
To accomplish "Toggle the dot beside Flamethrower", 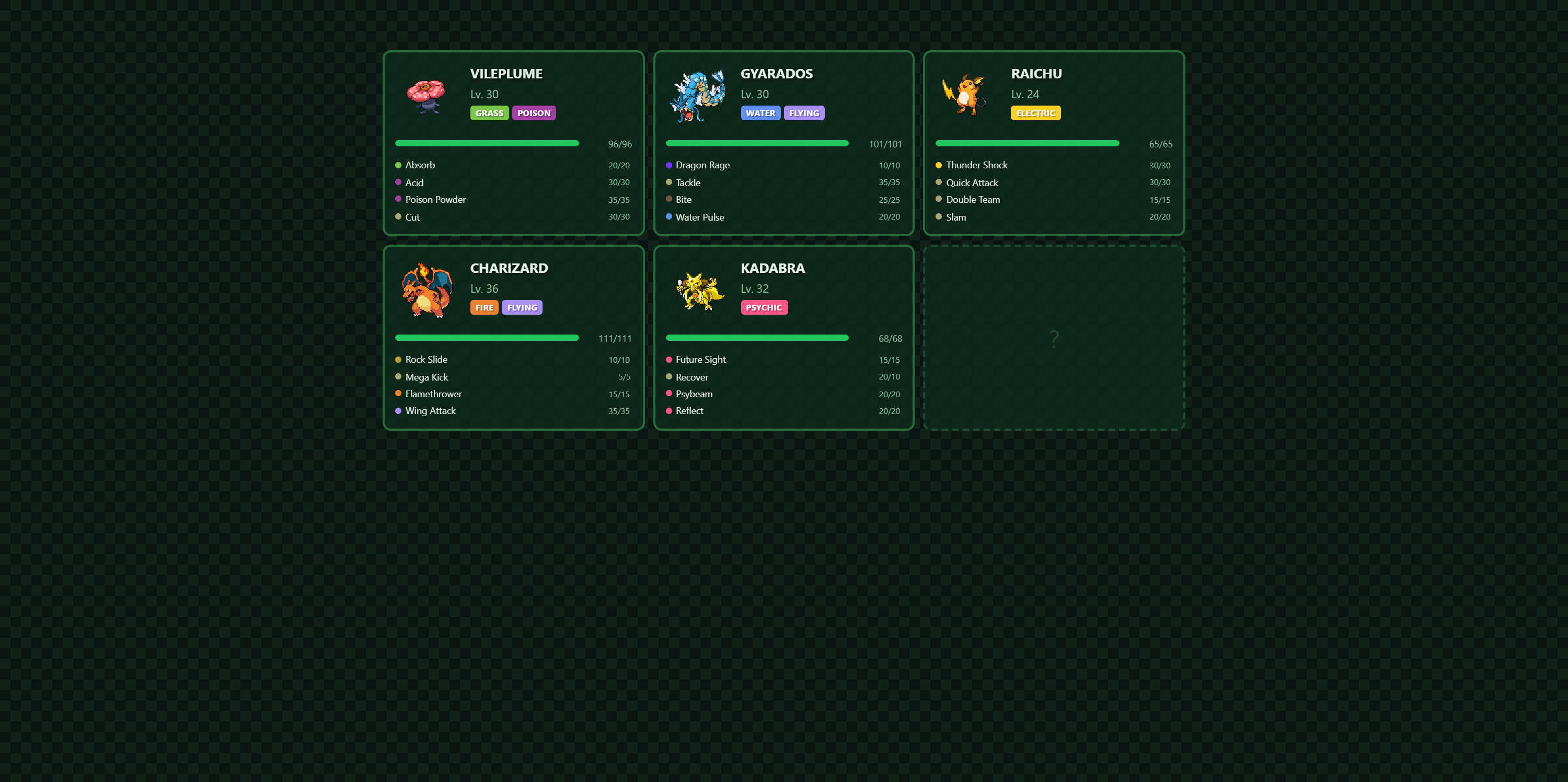I will [399, 394].
